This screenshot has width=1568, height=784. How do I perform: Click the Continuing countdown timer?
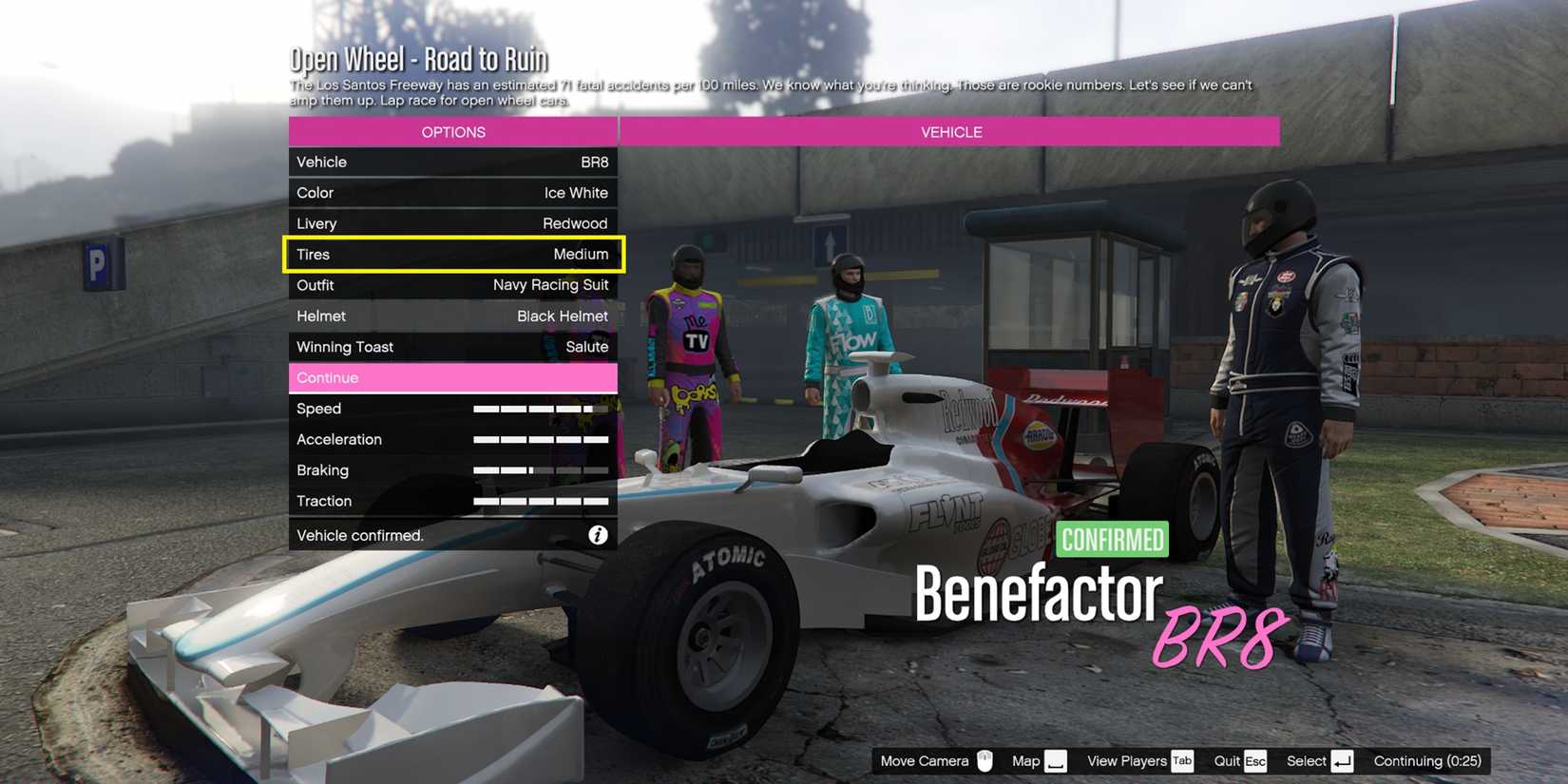[x=1426, y=760]
